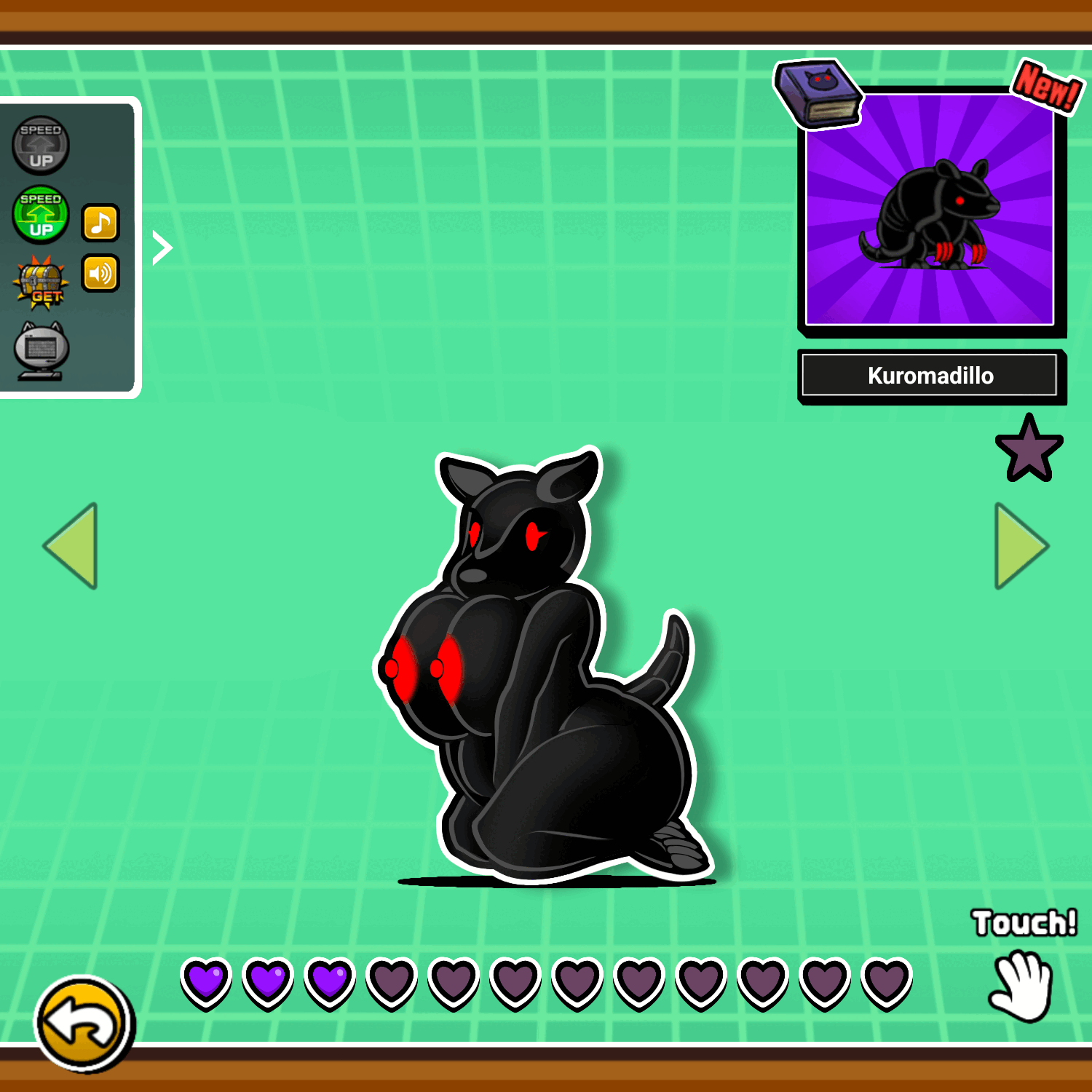The width and height of the screenshot is (1092, 1092).
Task: Show the next character with right arrow
Action: (1021, 545)
